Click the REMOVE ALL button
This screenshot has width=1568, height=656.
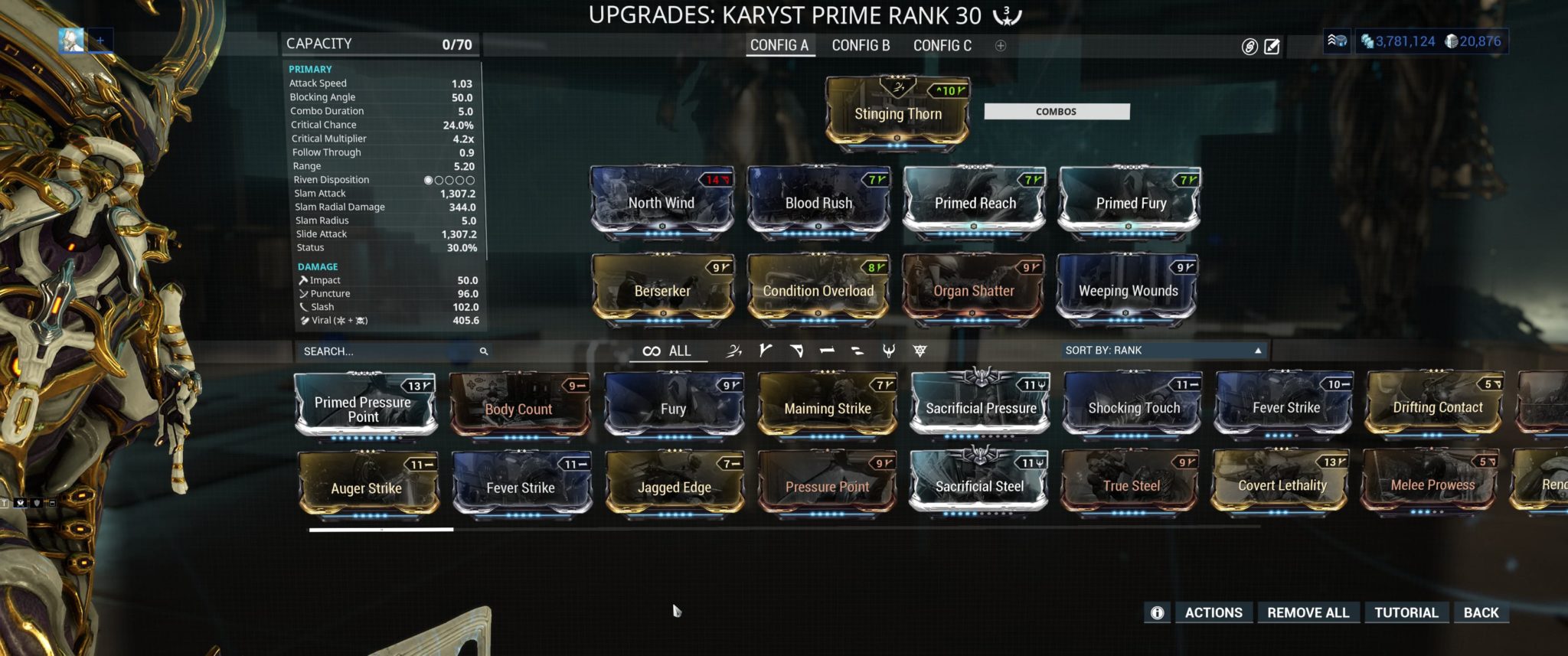click(1308, 612)
